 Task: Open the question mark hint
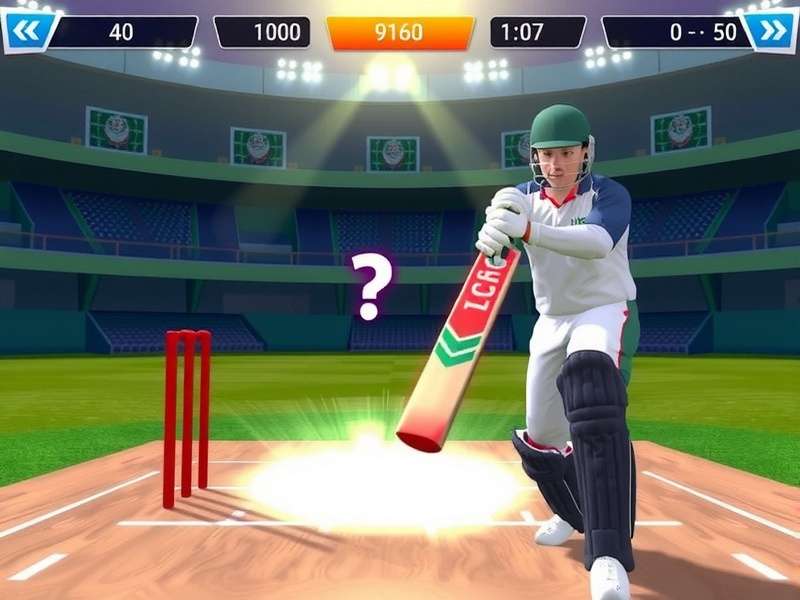click(x=371, y=284)
